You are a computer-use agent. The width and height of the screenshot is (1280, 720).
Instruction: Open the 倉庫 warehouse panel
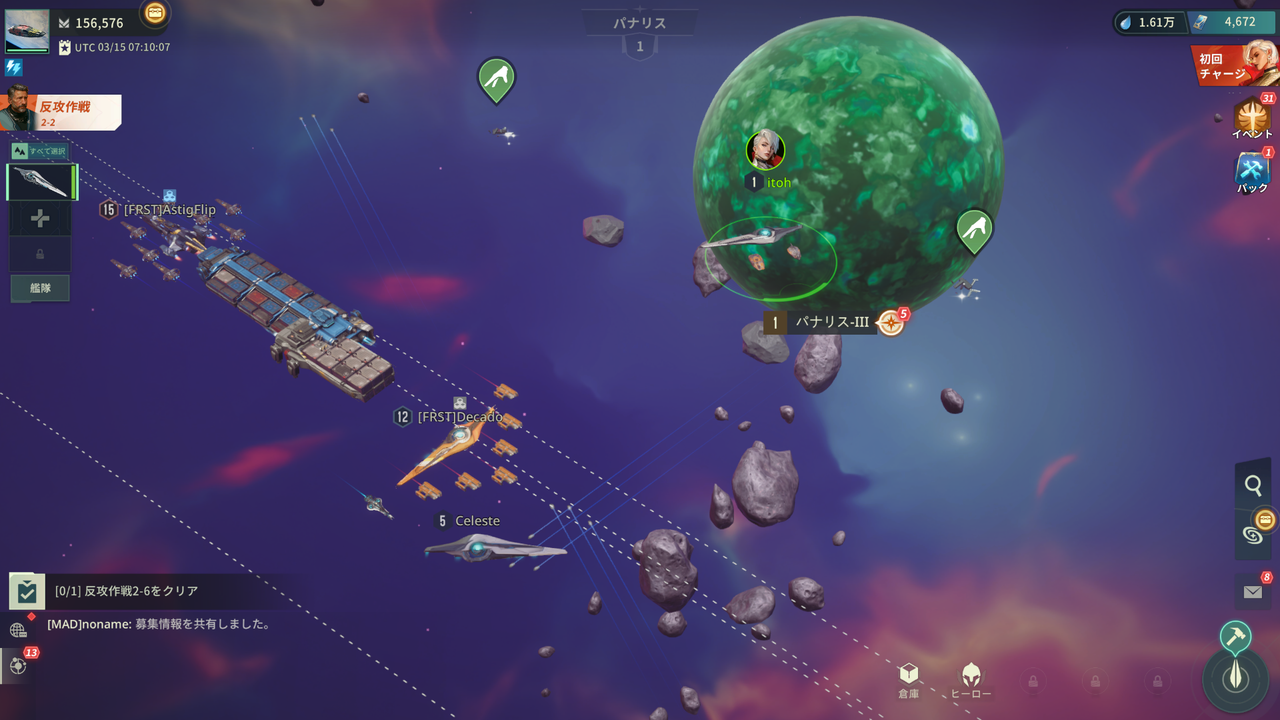908,680
